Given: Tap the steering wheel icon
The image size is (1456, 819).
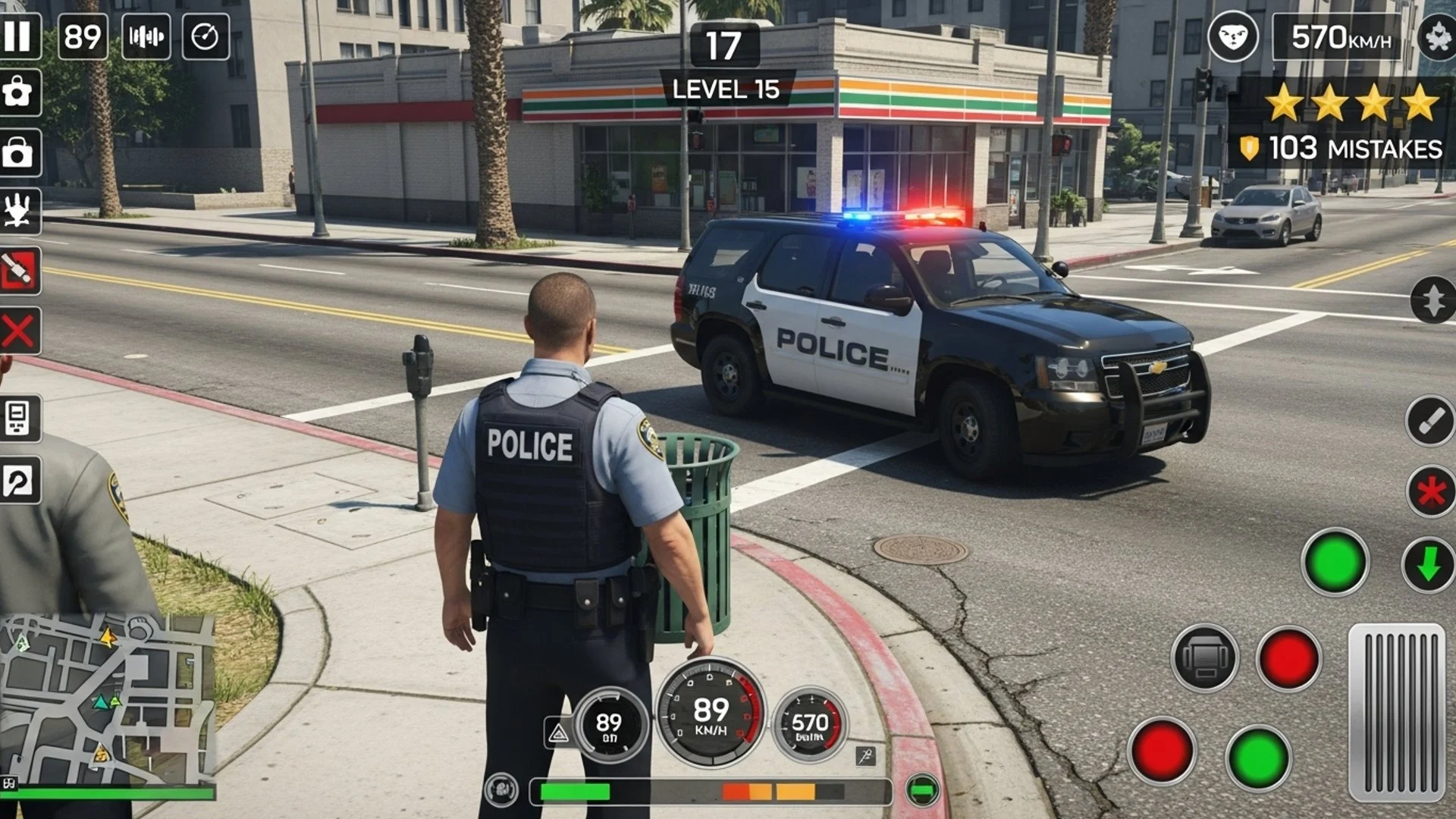Looking at the screenshot, I should coord(501,789).
